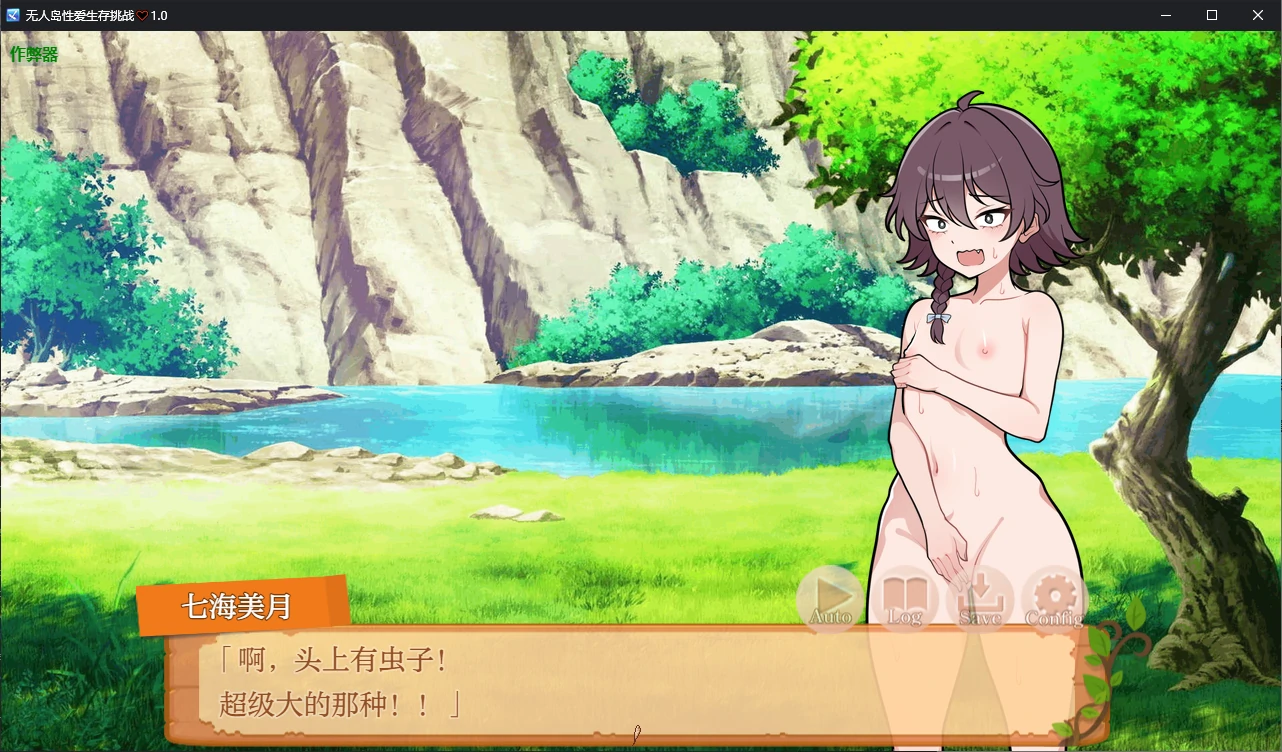Close the game window
This screenshot has height=752, width=1282.
click(x=1258, y=15)
